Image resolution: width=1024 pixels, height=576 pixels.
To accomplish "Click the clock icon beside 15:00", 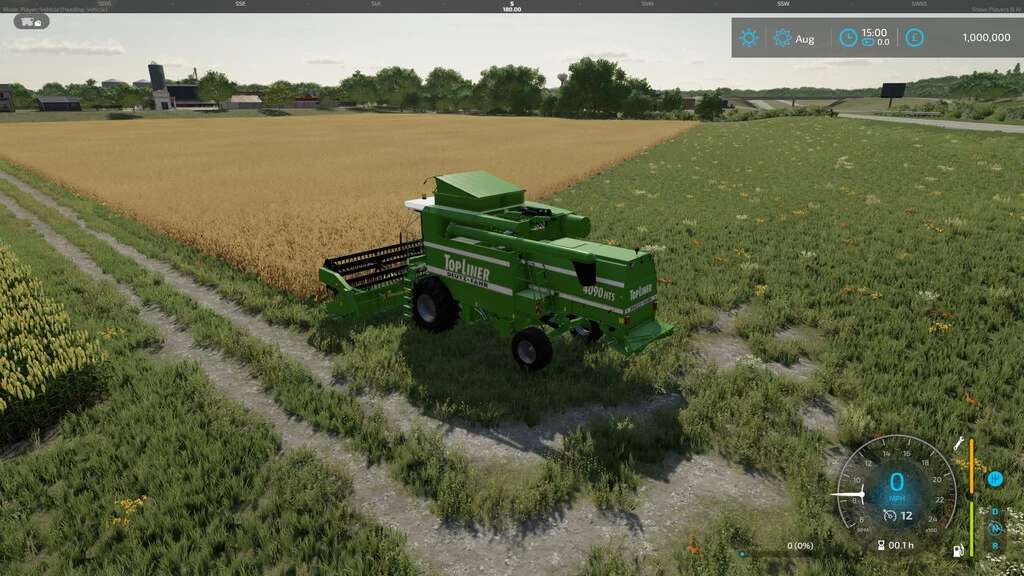I will tap(848, 38).
